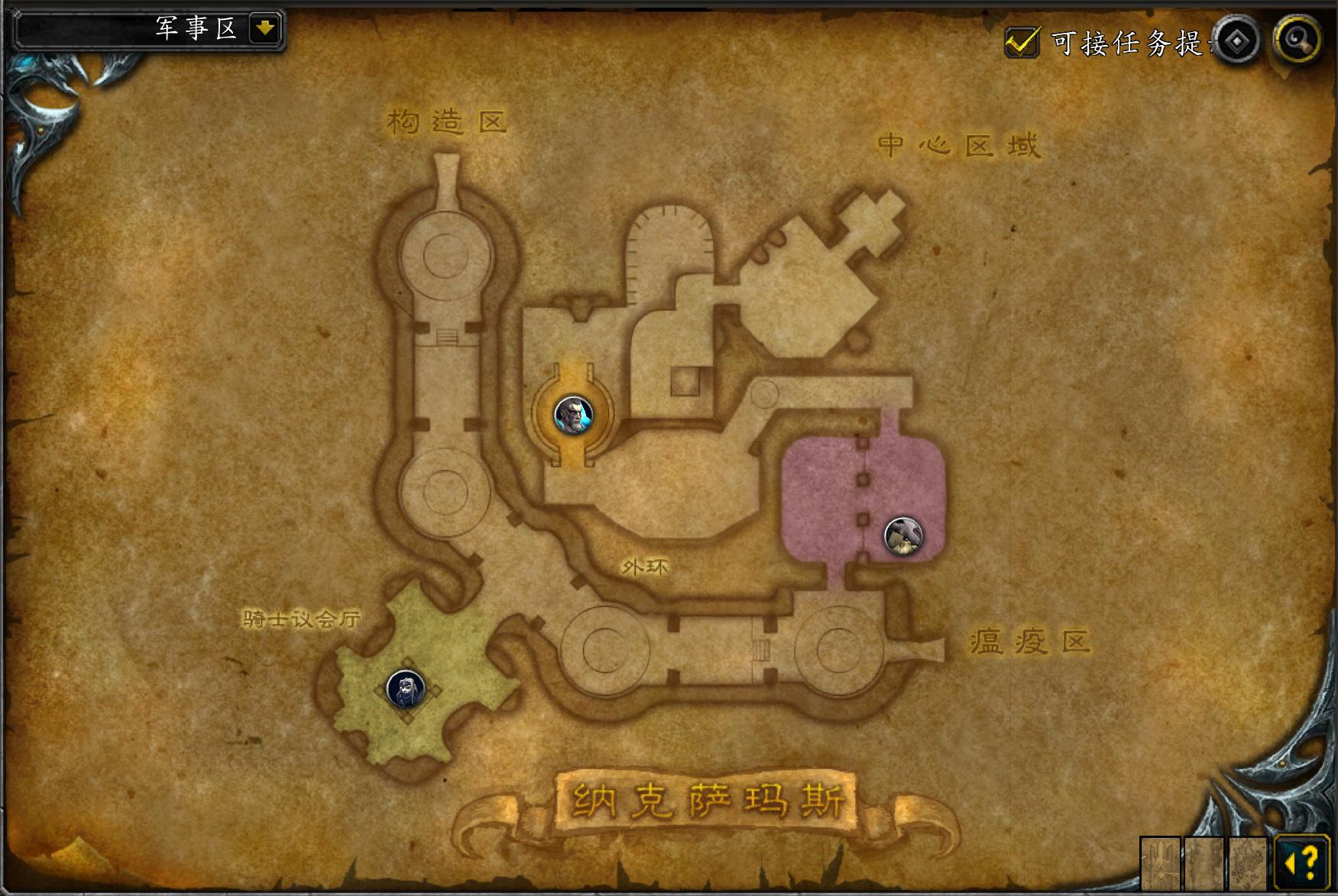Toggle the 可接任务提示 checkbox
The width and height of the screenshot is (1338, 896).
click(1022, 42)
